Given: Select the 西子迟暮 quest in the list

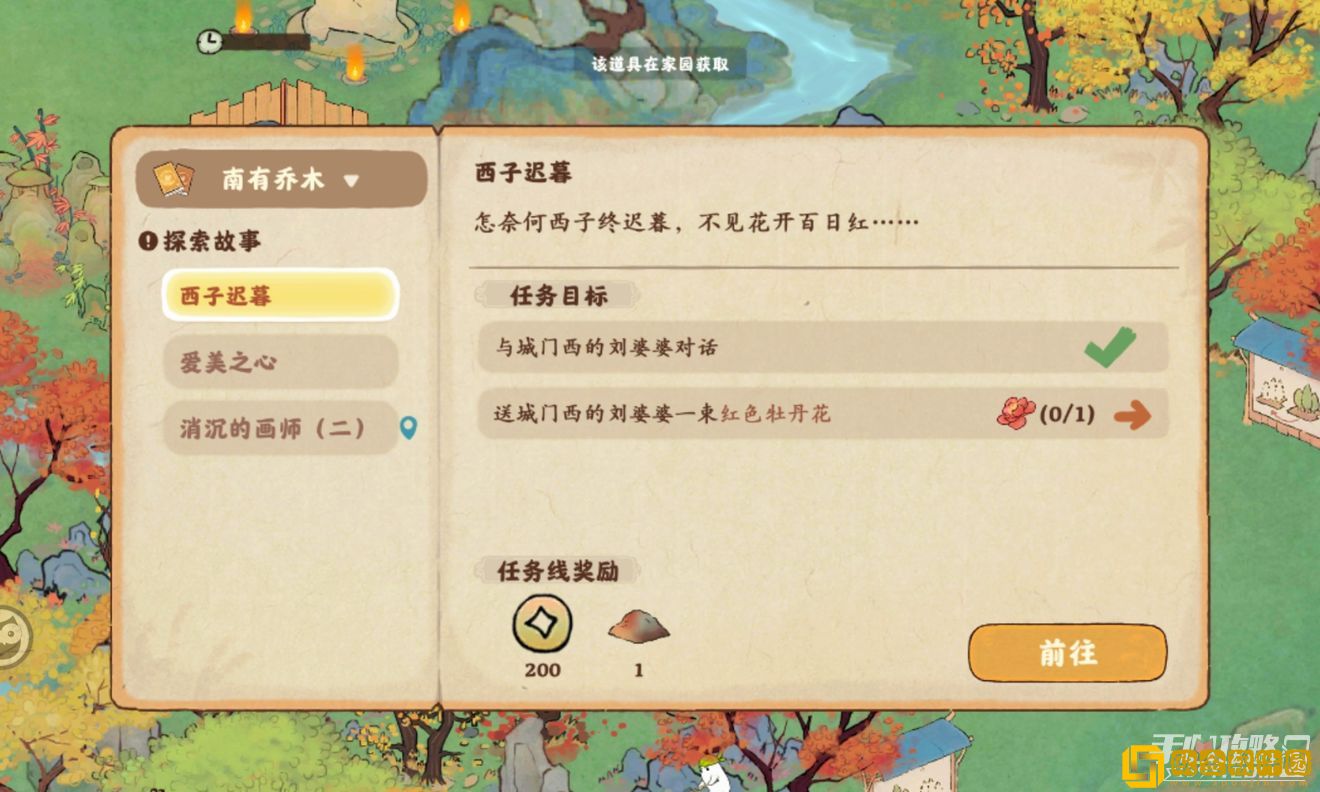Looking at the screenshot, I should [280, 295].
